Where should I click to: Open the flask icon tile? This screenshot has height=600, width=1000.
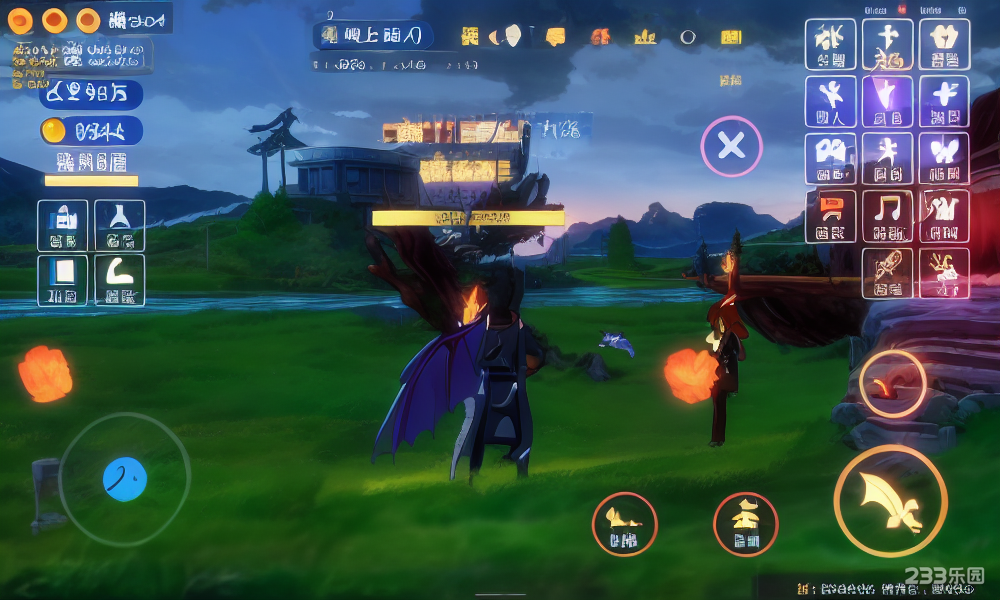(120, 225)
